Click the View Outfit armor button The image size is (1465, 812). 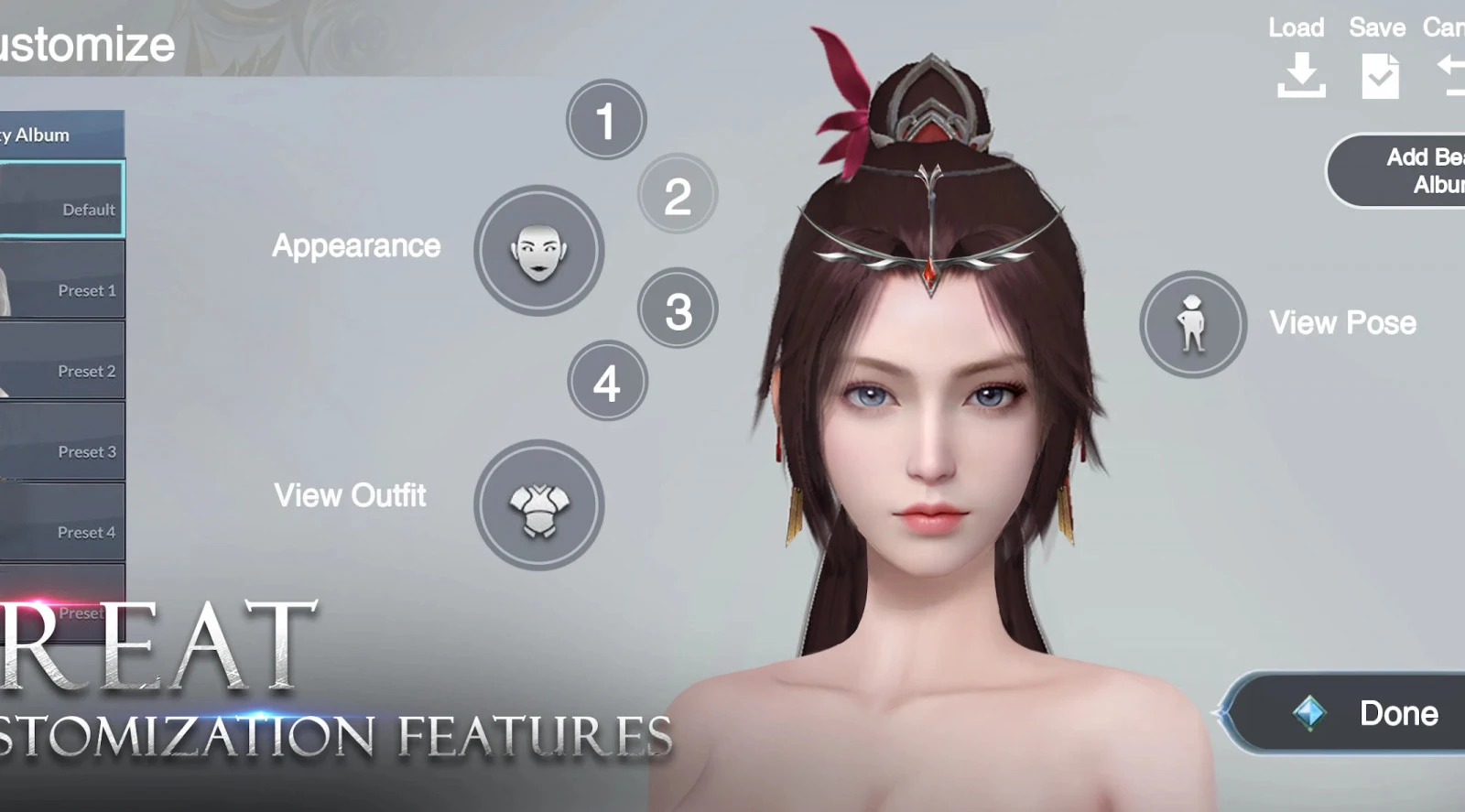click(x=538, y=505)
